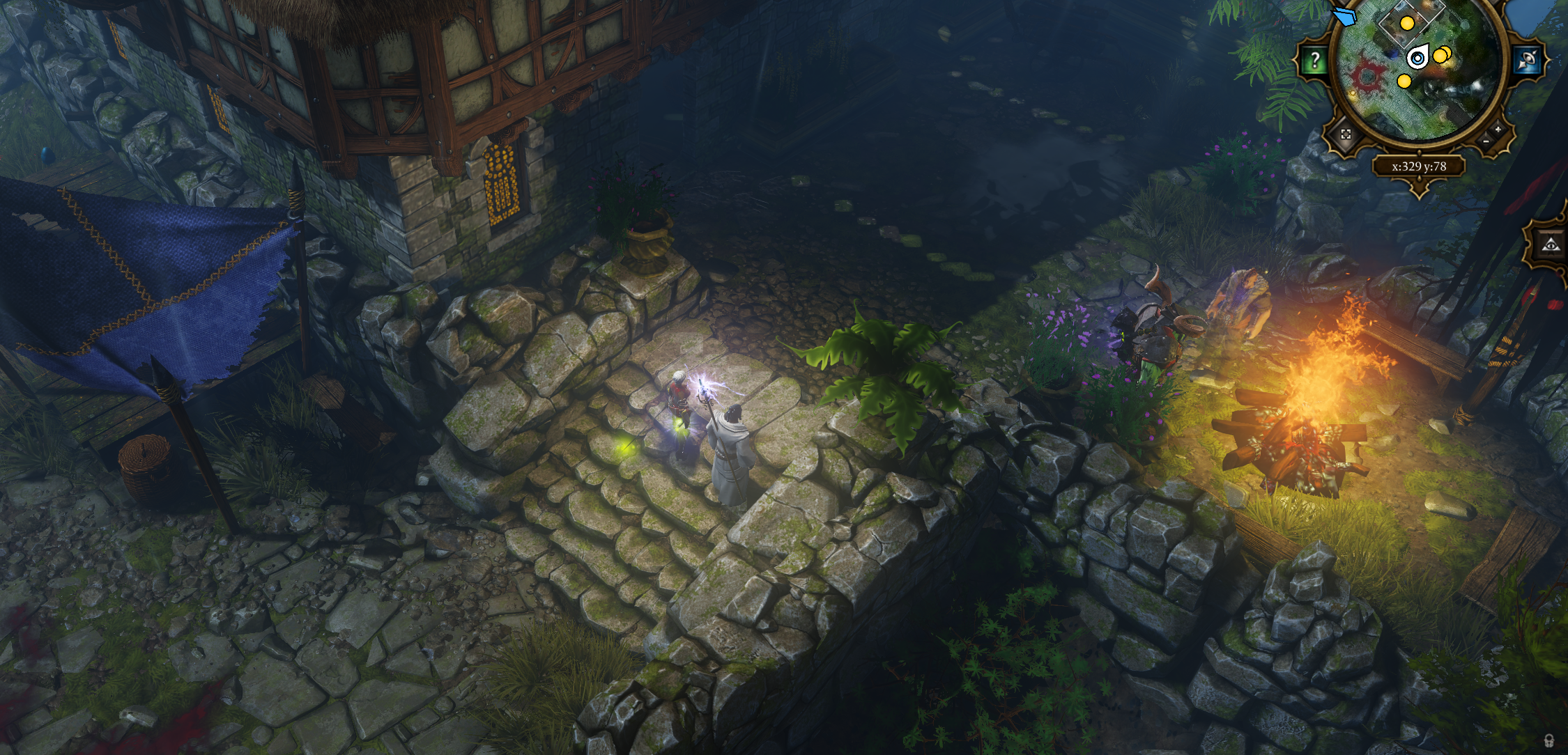Select the white player marker on minimap
The image size is (1568, 755).
pyautogui.click(x=1416, y=58)
